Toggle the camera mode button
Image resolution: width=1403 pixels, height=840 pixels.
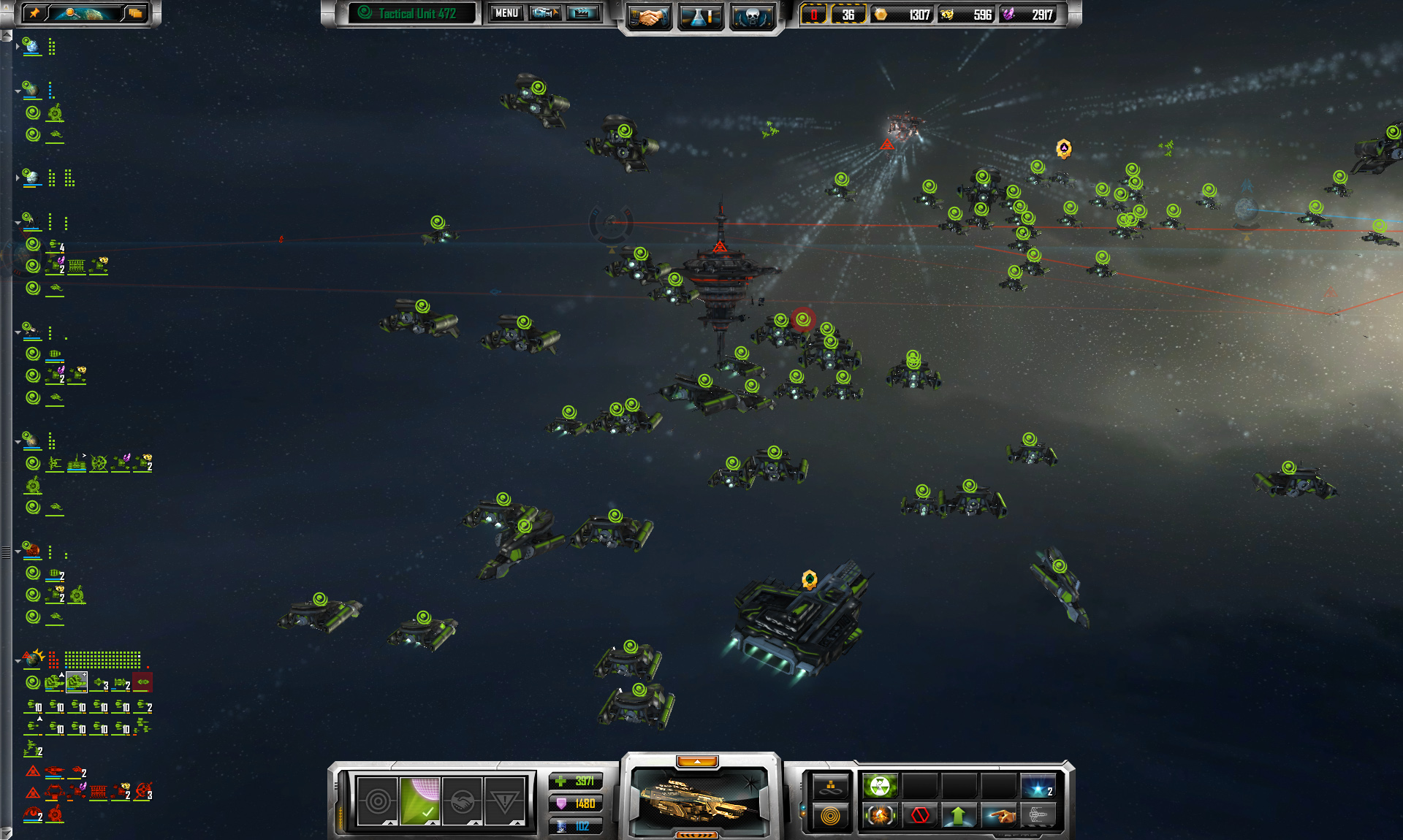click(545, 13)
